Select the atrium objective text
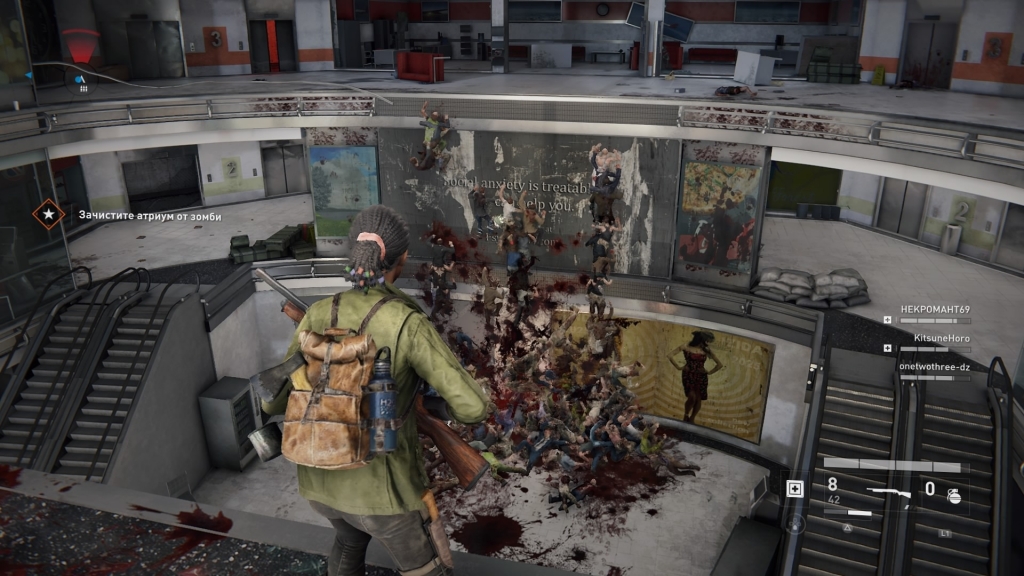Viewport: 1024px width, 576px height. [149, 215]
